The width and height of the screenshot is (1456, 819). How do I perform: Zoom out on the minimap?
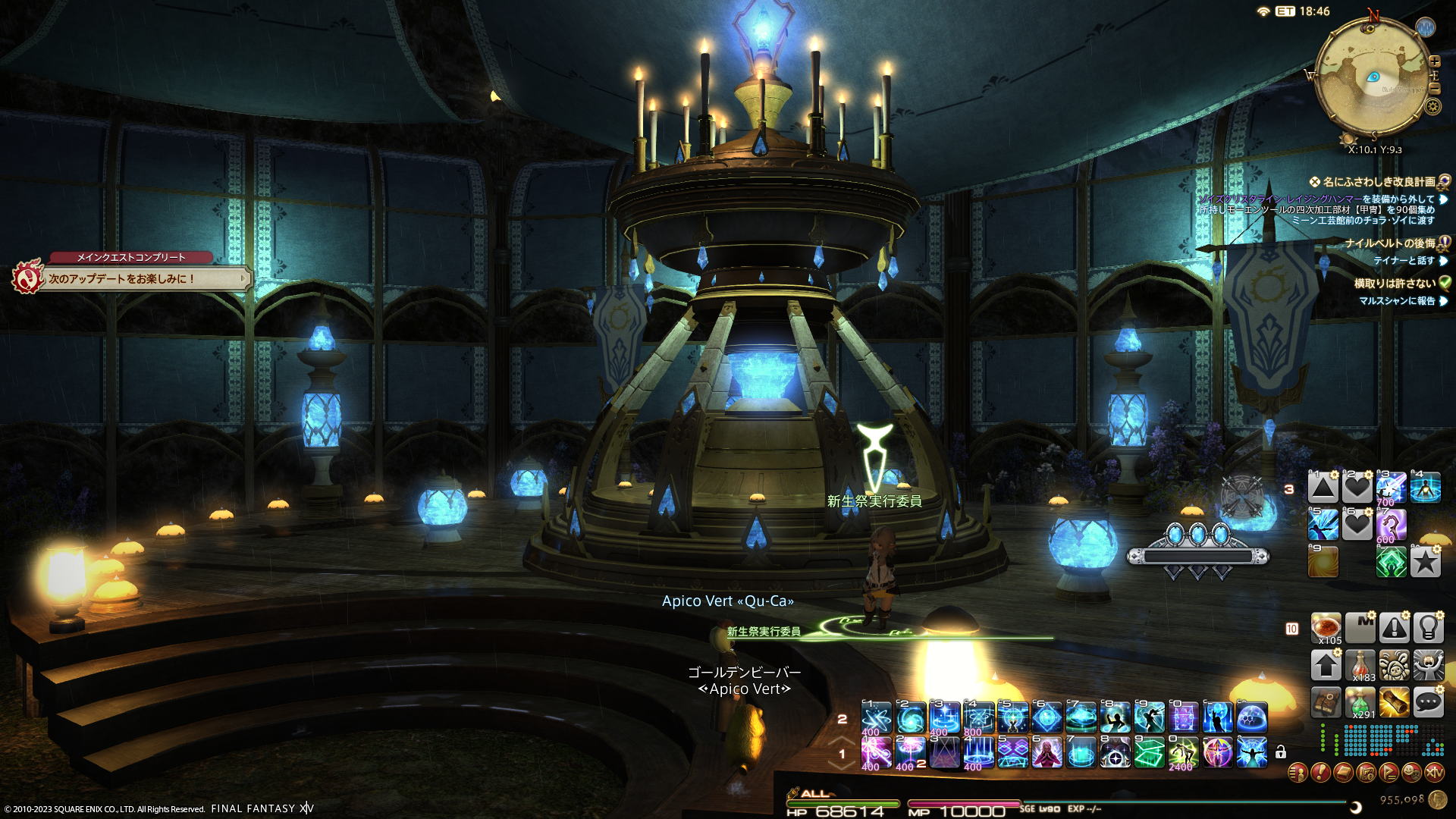pos(1435,89)
